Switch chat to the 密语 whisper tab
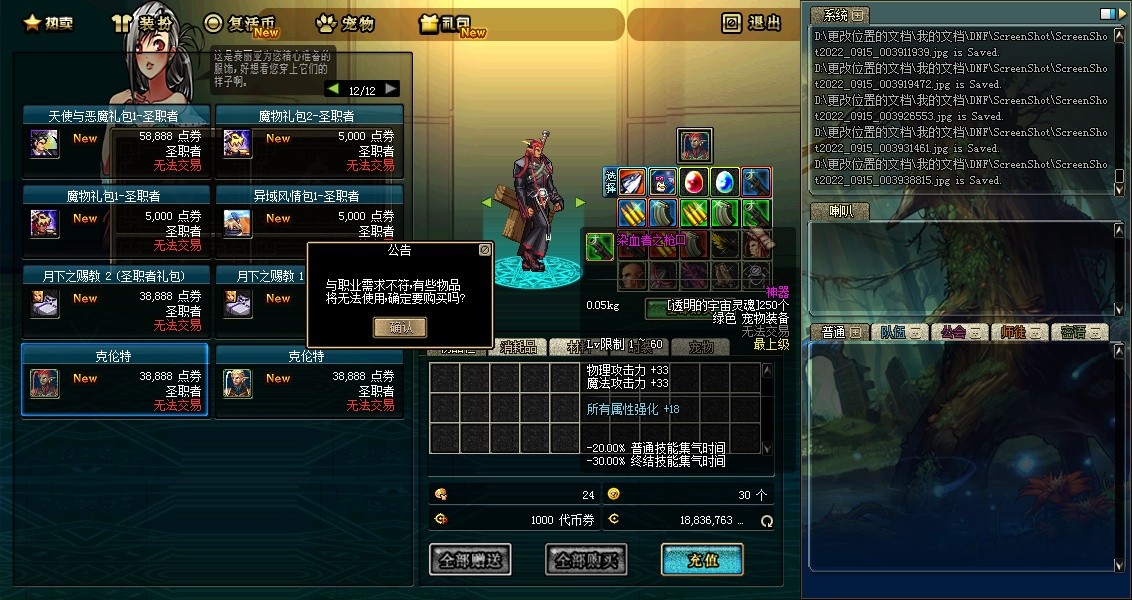This screenshot has height=600, width=1132. [1081, 332]
